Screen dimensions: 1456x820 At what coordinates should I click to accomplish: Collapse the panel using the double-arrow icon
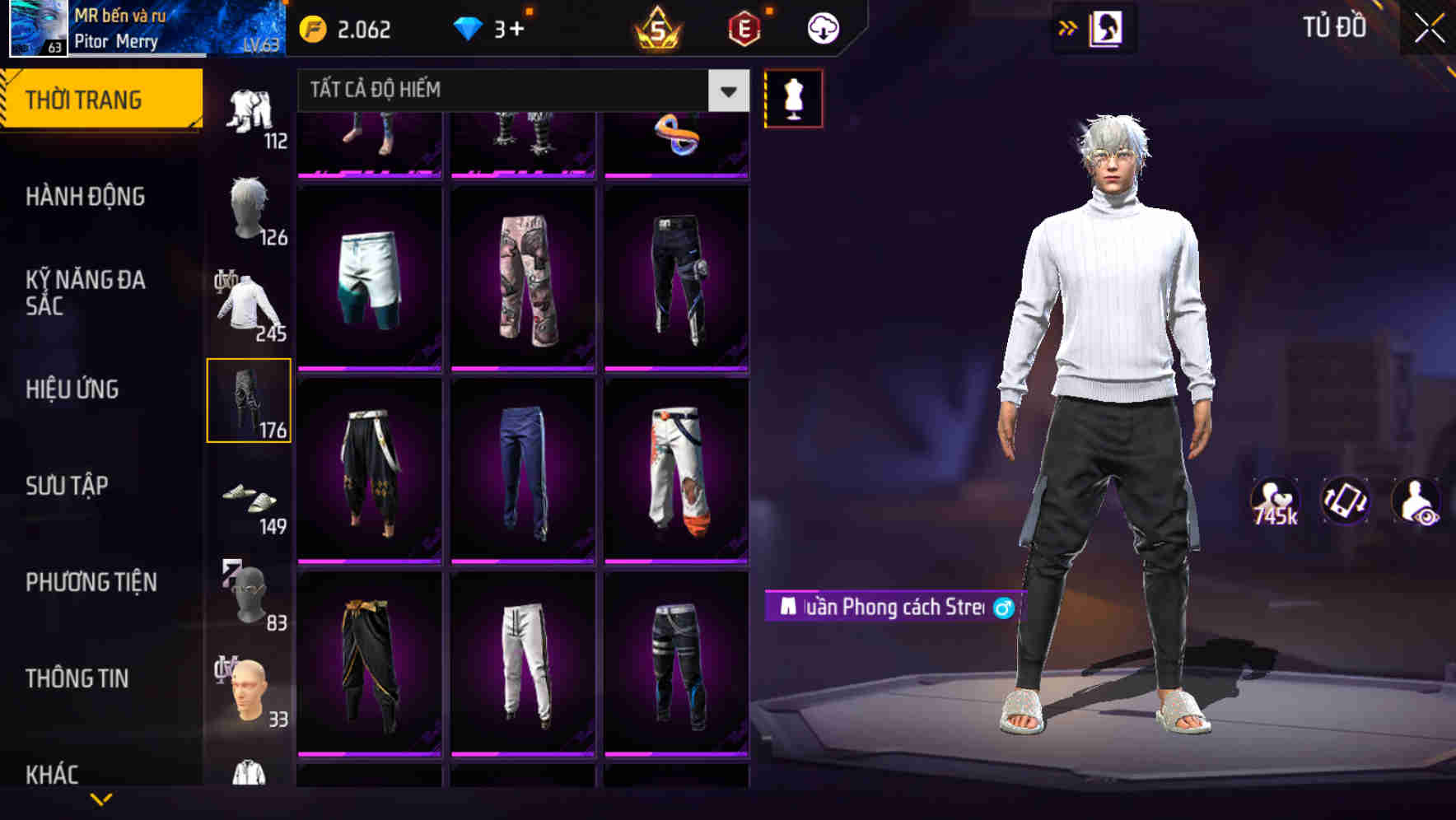(1066, 27)
